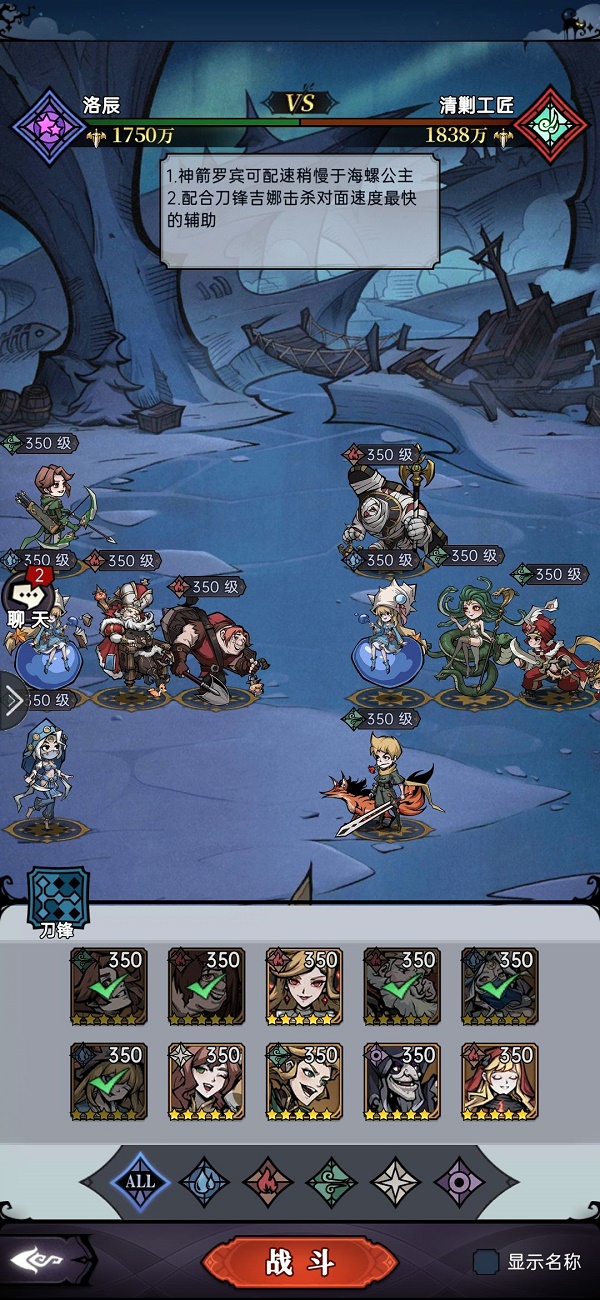
Task: Select the blonde red-eyed hero portrait
Action: point(304,987)
